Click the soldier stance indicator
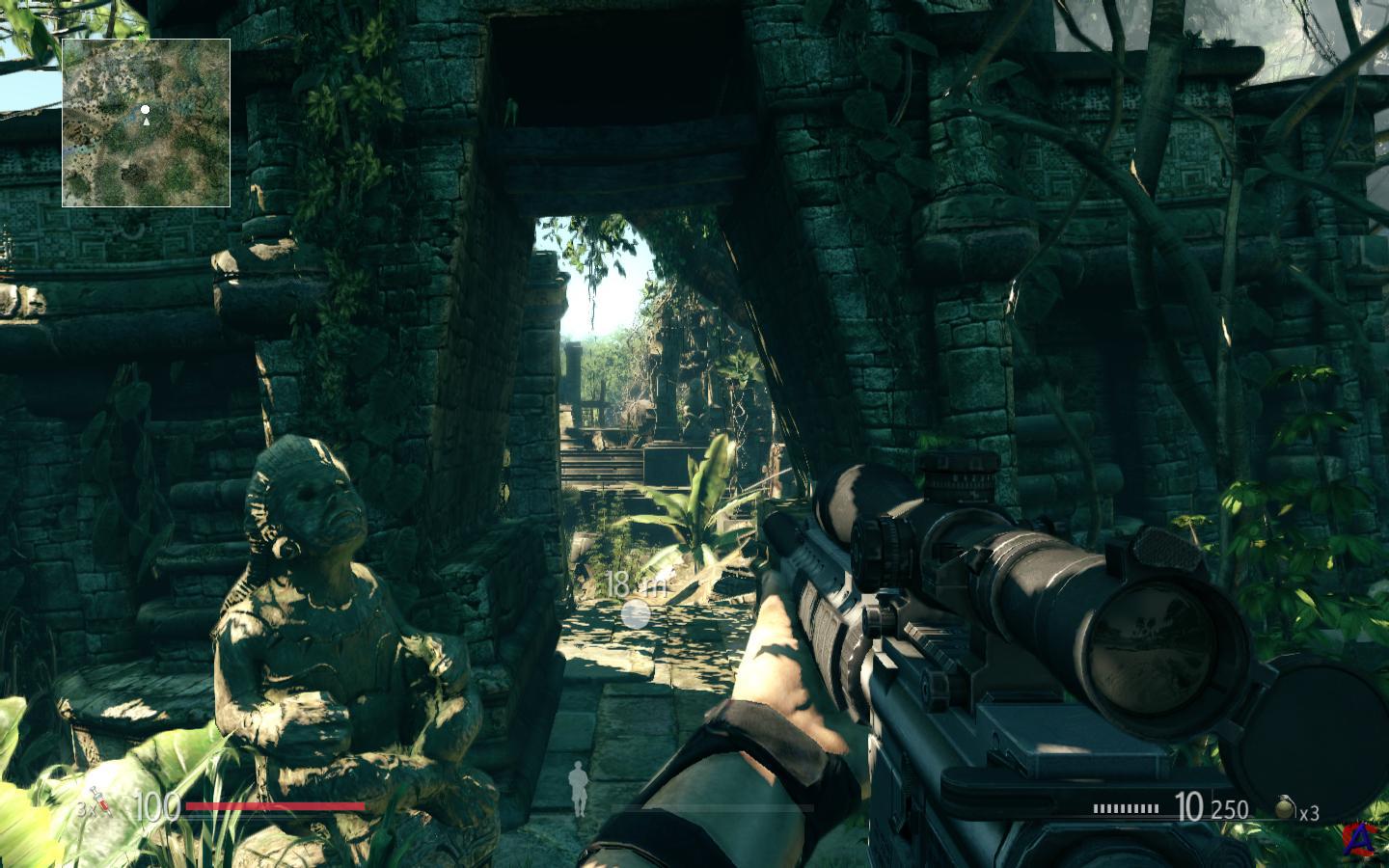Screen dimensions: 1389x868 (578, 788)
